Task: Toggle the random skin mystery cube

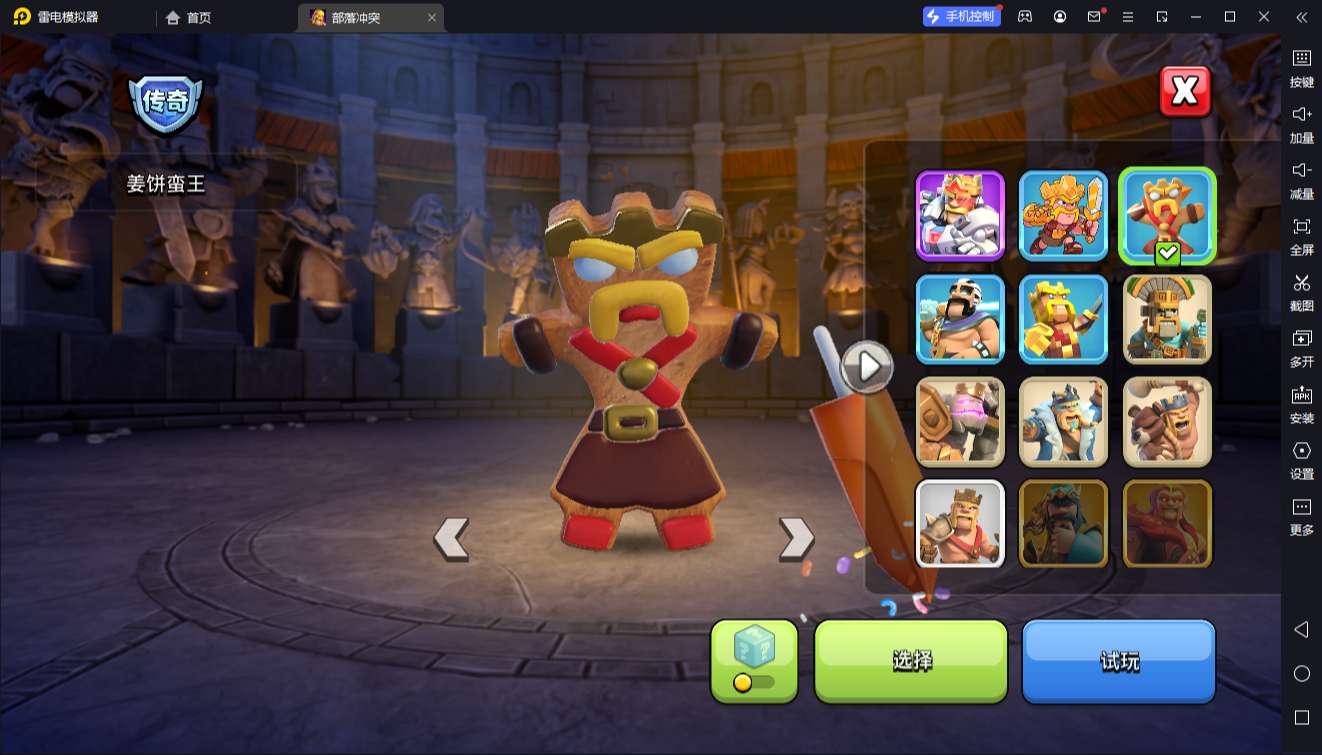Action: pyautogui.click(x=754, y=660)
